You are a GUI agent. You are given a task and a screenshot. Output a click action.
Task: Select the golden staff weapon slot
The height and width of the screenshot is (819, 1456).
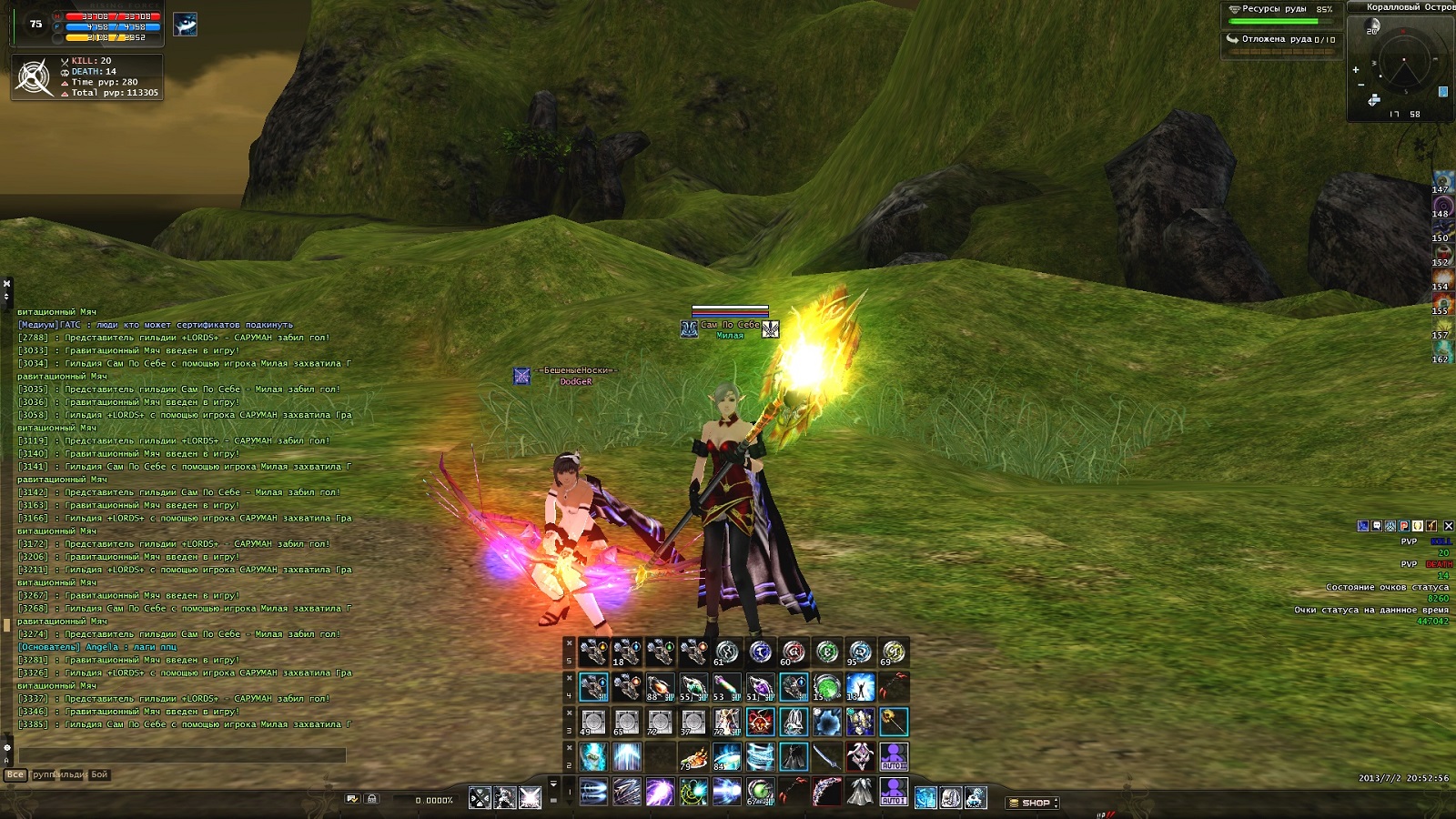coord(893,722)
